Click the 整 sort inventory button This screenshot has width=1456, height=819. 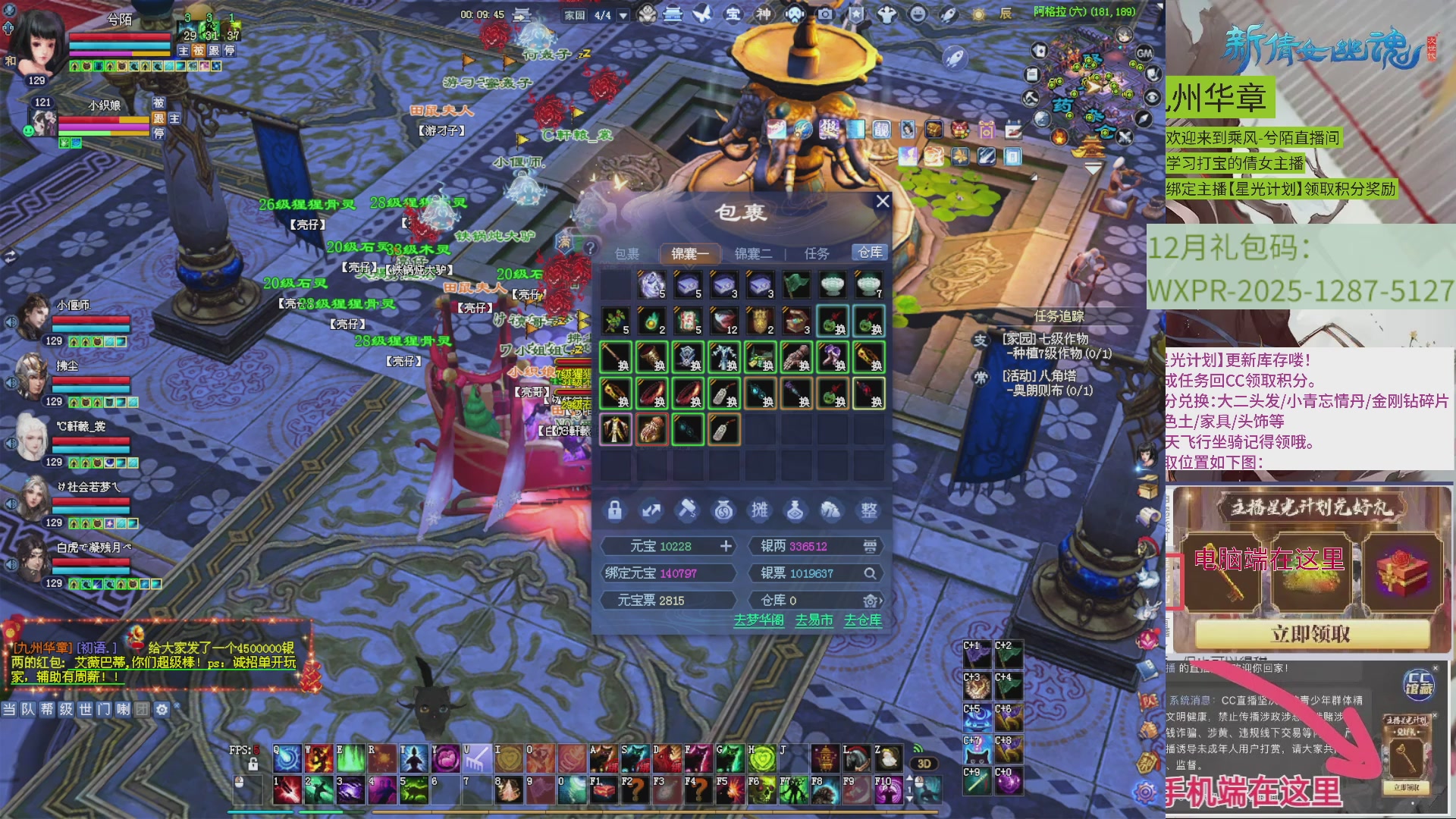[x=868, y=510]
